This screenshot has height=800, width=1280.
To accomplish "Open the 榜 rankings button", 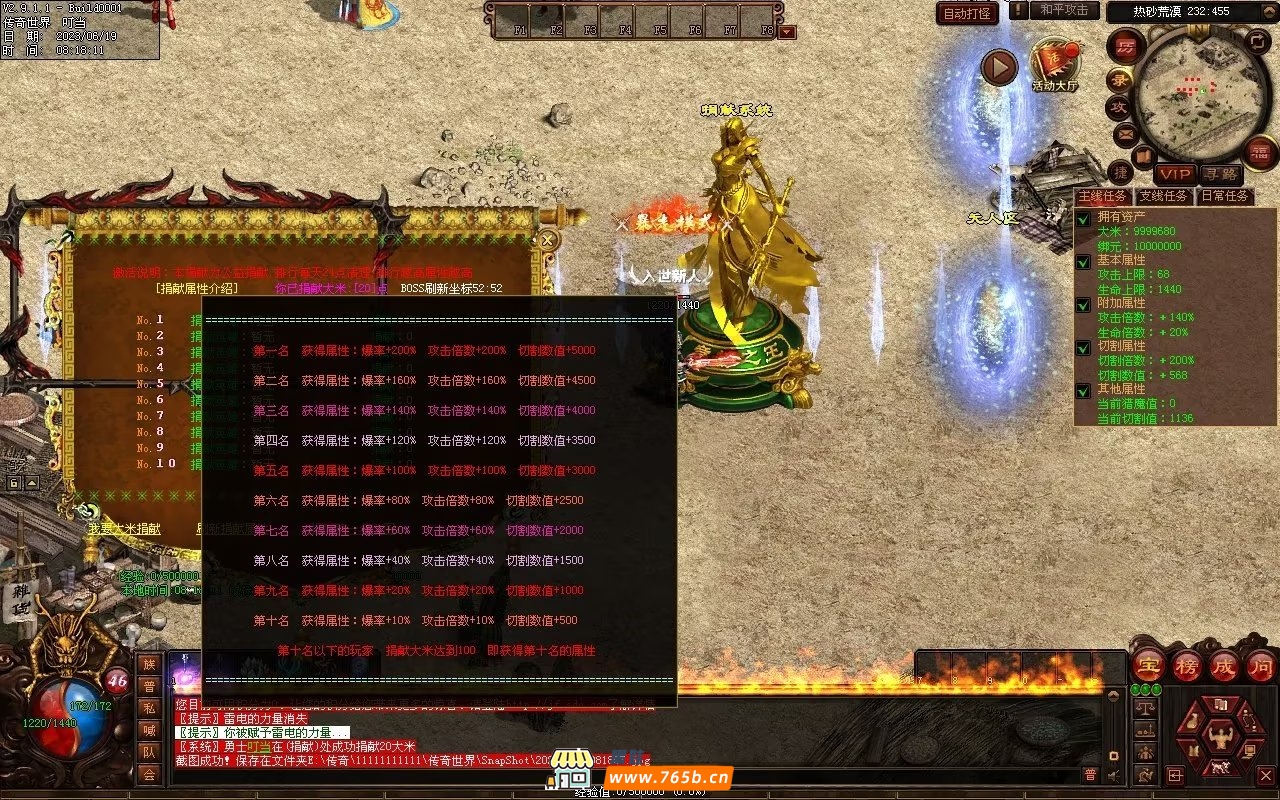I will (1186, 665).
